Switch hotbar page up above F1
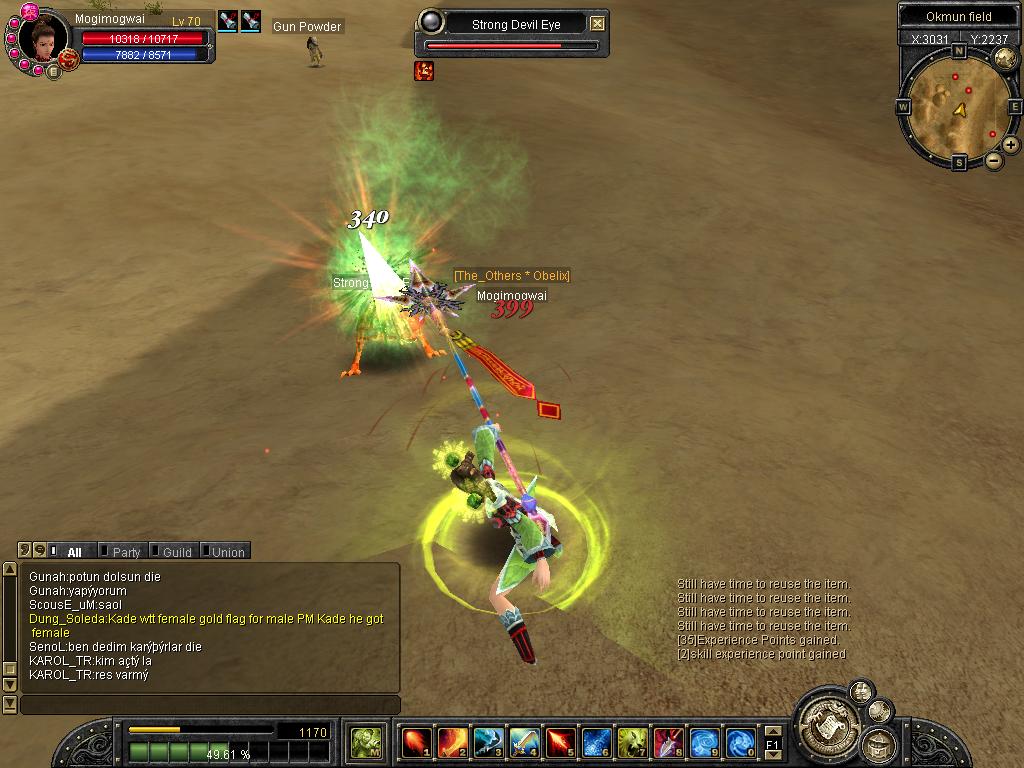This screenshot has width=1024, height=768. tap(772, 732)
